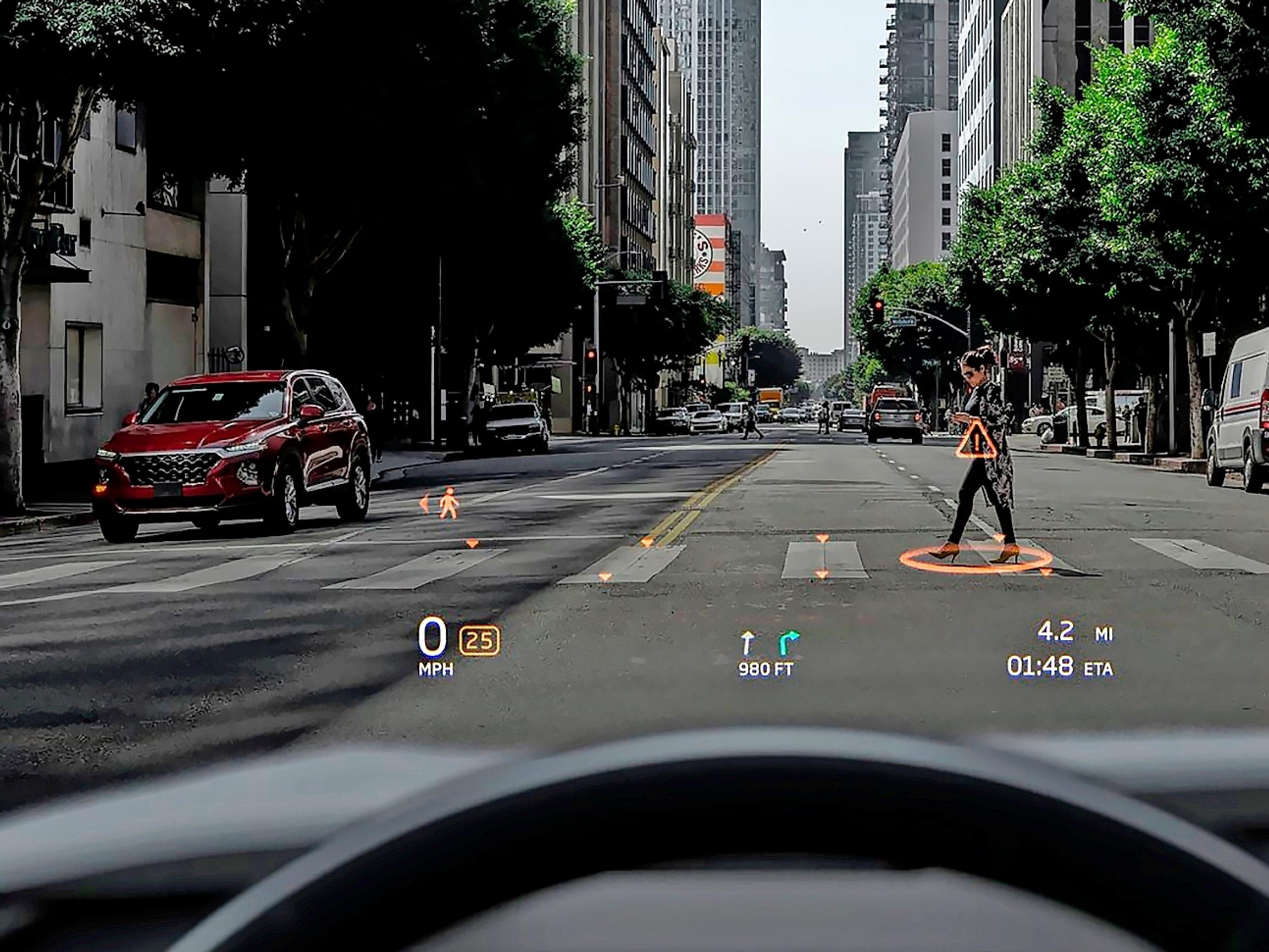Click the orange pedestrian crossing alert icon
The image size is (1269, 952).
pyautogui.click(x=448, y=504)
